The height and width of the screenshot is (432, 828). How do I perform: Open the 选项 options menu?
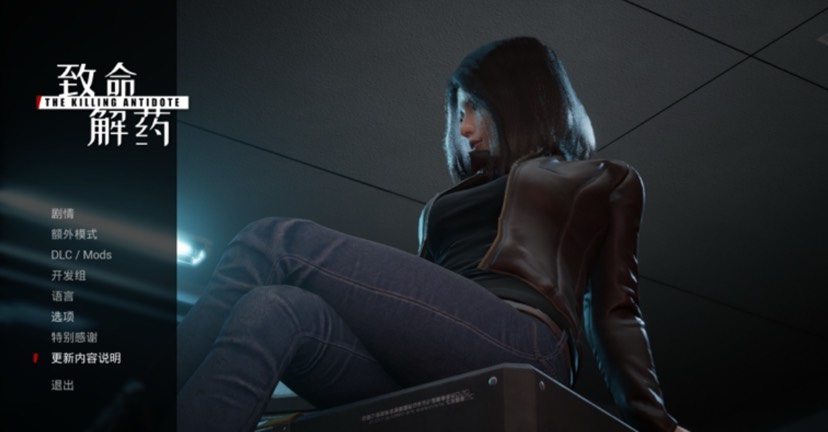pyautogui.click(x=63, y=316)
